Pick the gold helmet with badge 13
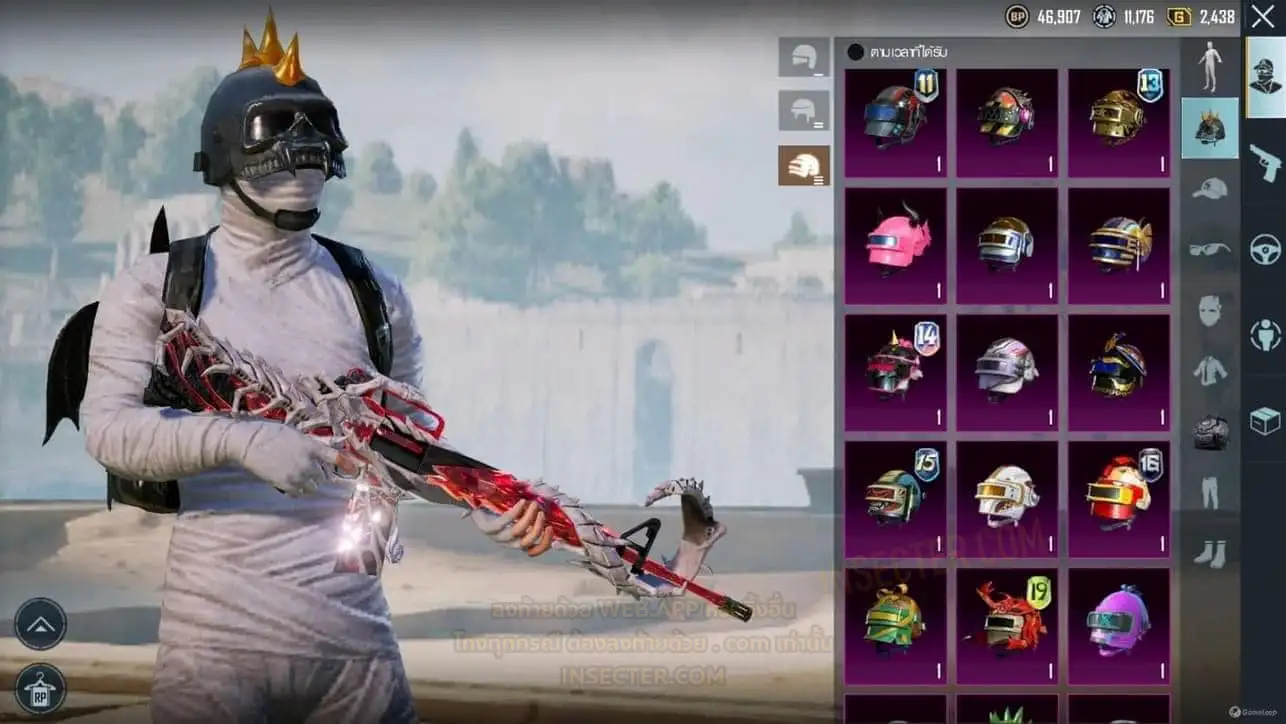Viewport: 1286px width, 724px height. click(x=1118, y=121)
